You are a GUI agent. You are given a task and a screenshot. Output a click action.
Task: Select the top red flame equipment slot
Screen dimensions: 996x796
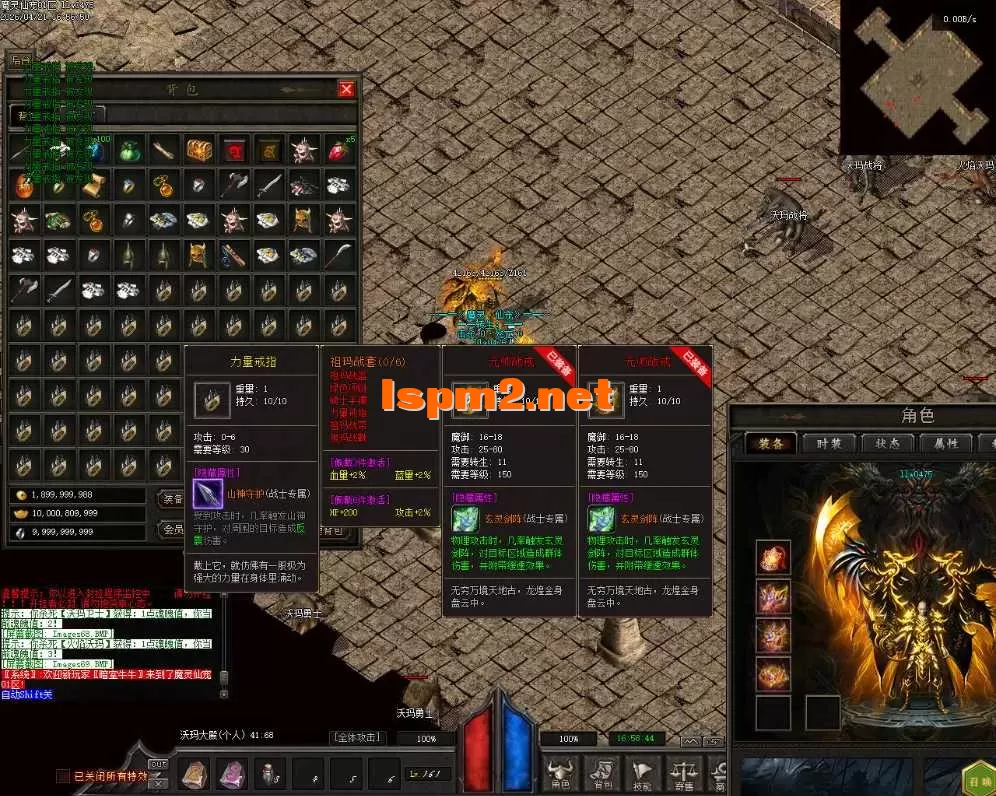click(x=773, y=557)
